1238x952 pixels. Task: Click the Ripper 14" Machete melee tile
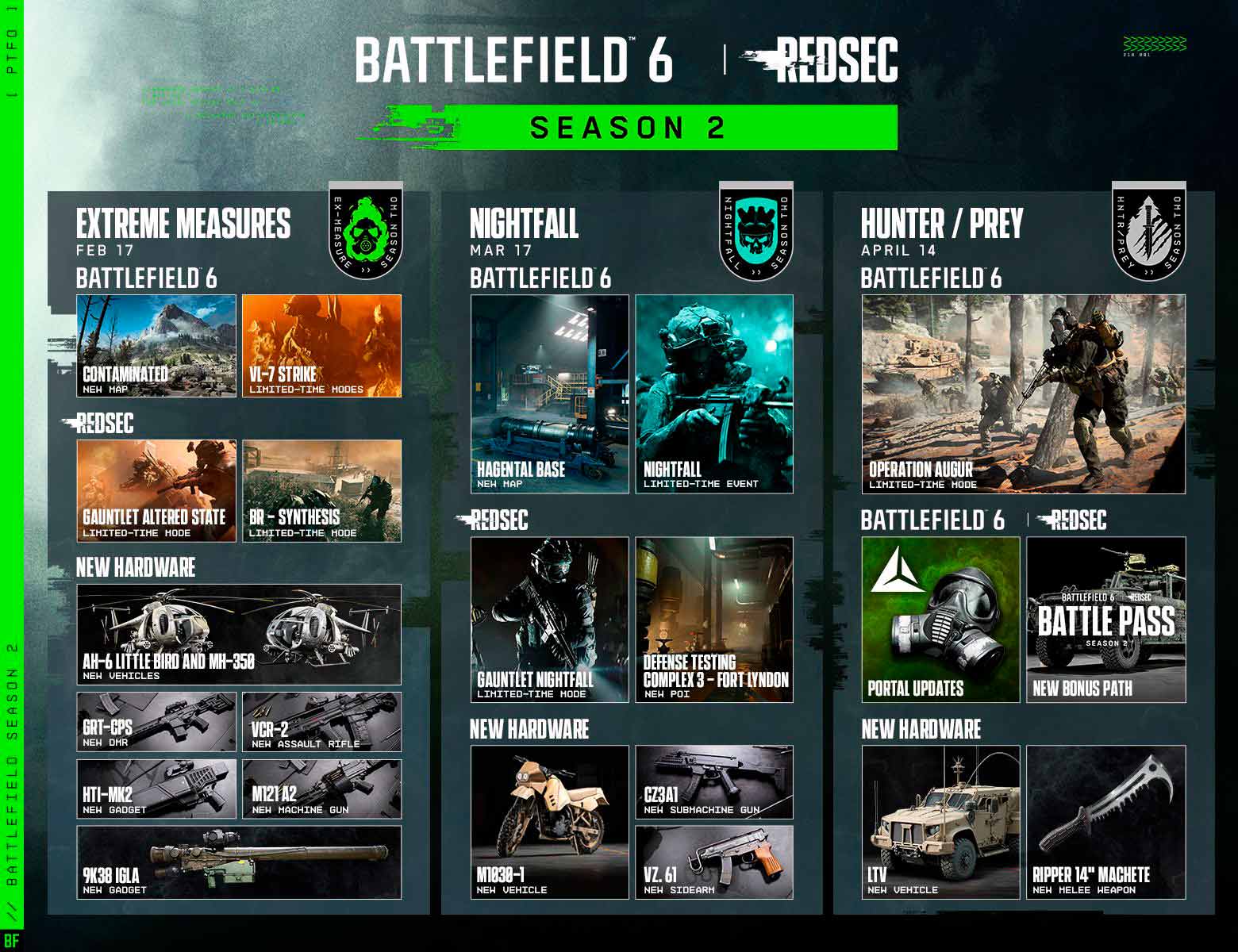pyautogui.click(x=1106, y=822)
